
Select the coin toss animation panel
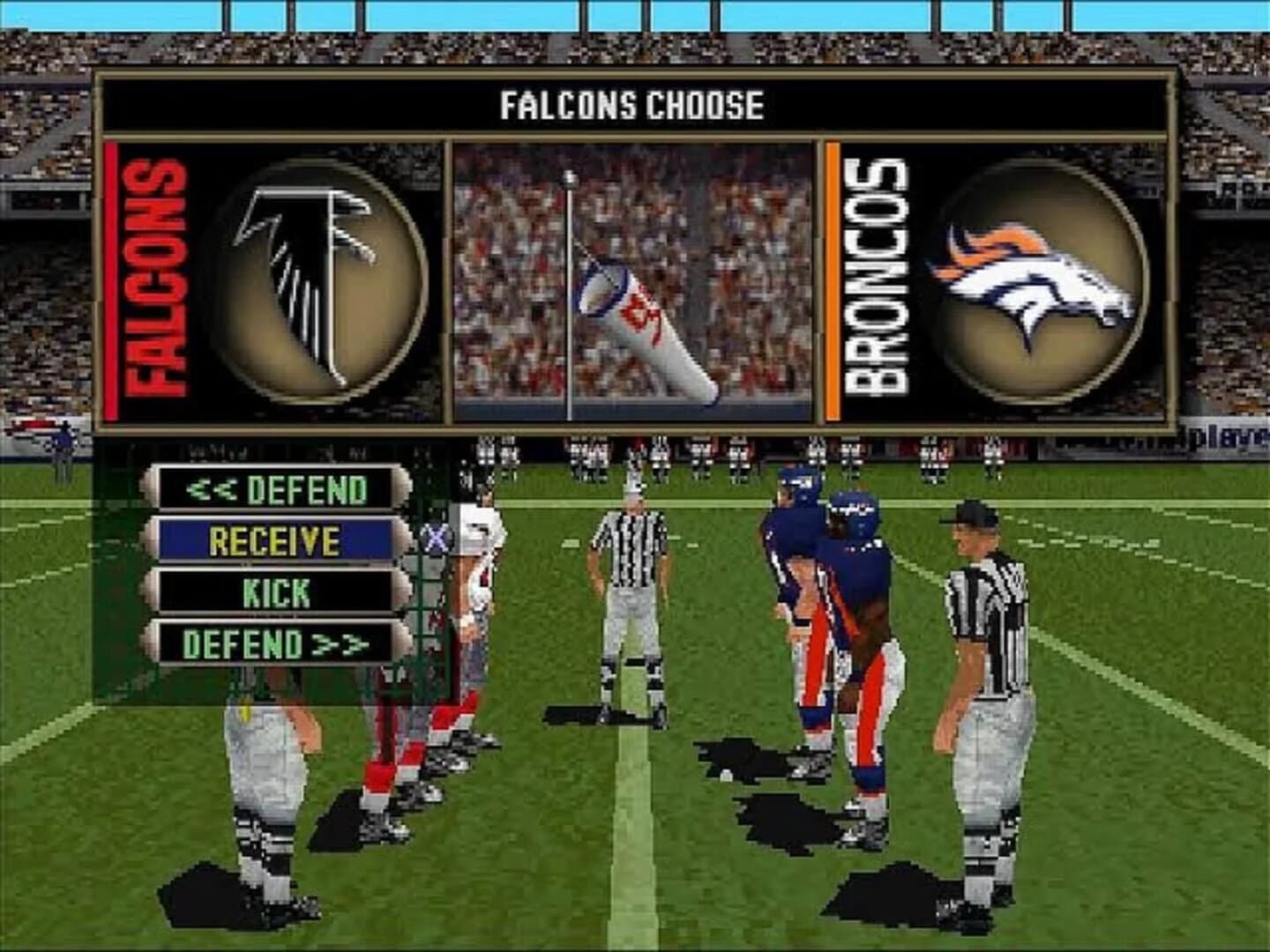pos(635,282)
